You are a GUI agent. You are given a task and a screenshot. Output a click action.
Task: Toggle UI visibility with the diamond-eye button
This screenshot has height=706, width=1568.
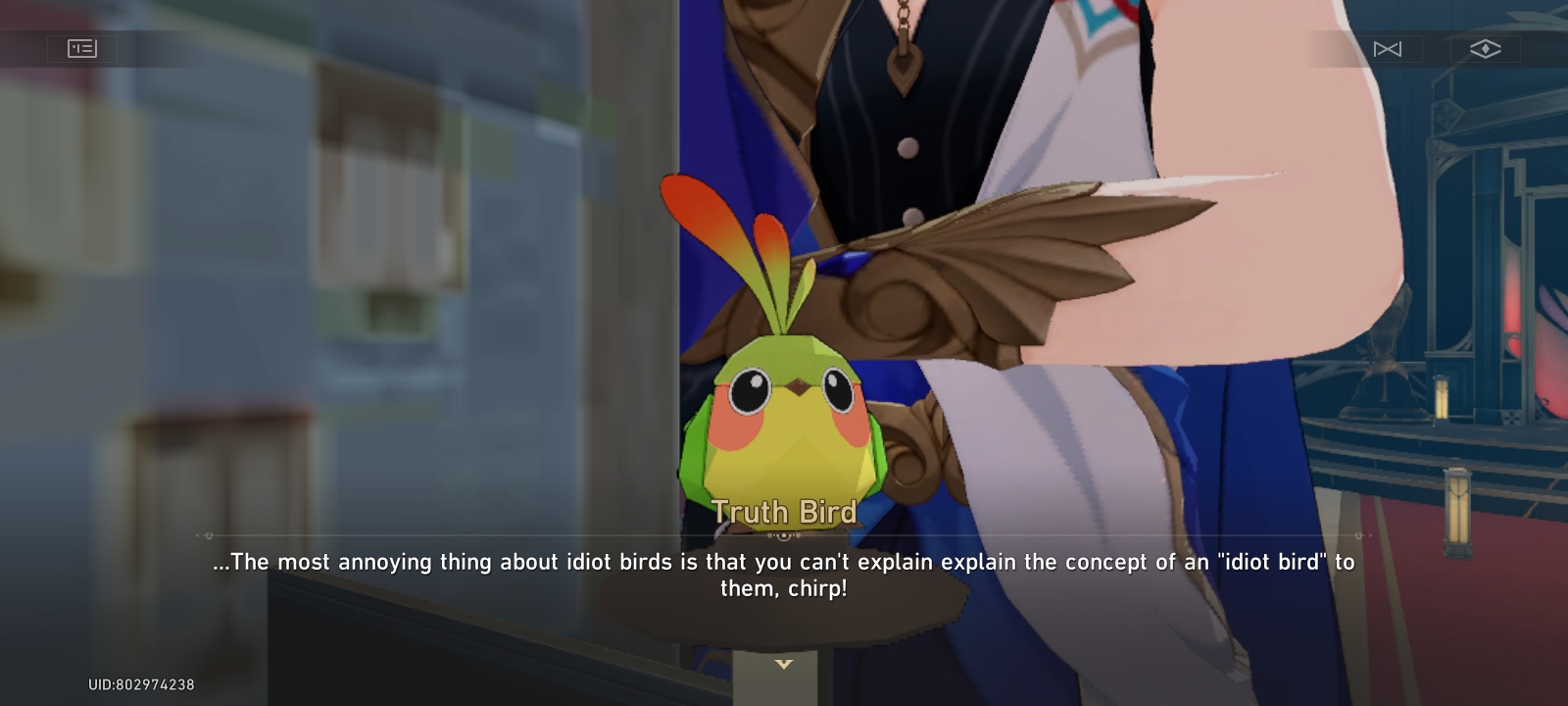tap(1486, 48)
